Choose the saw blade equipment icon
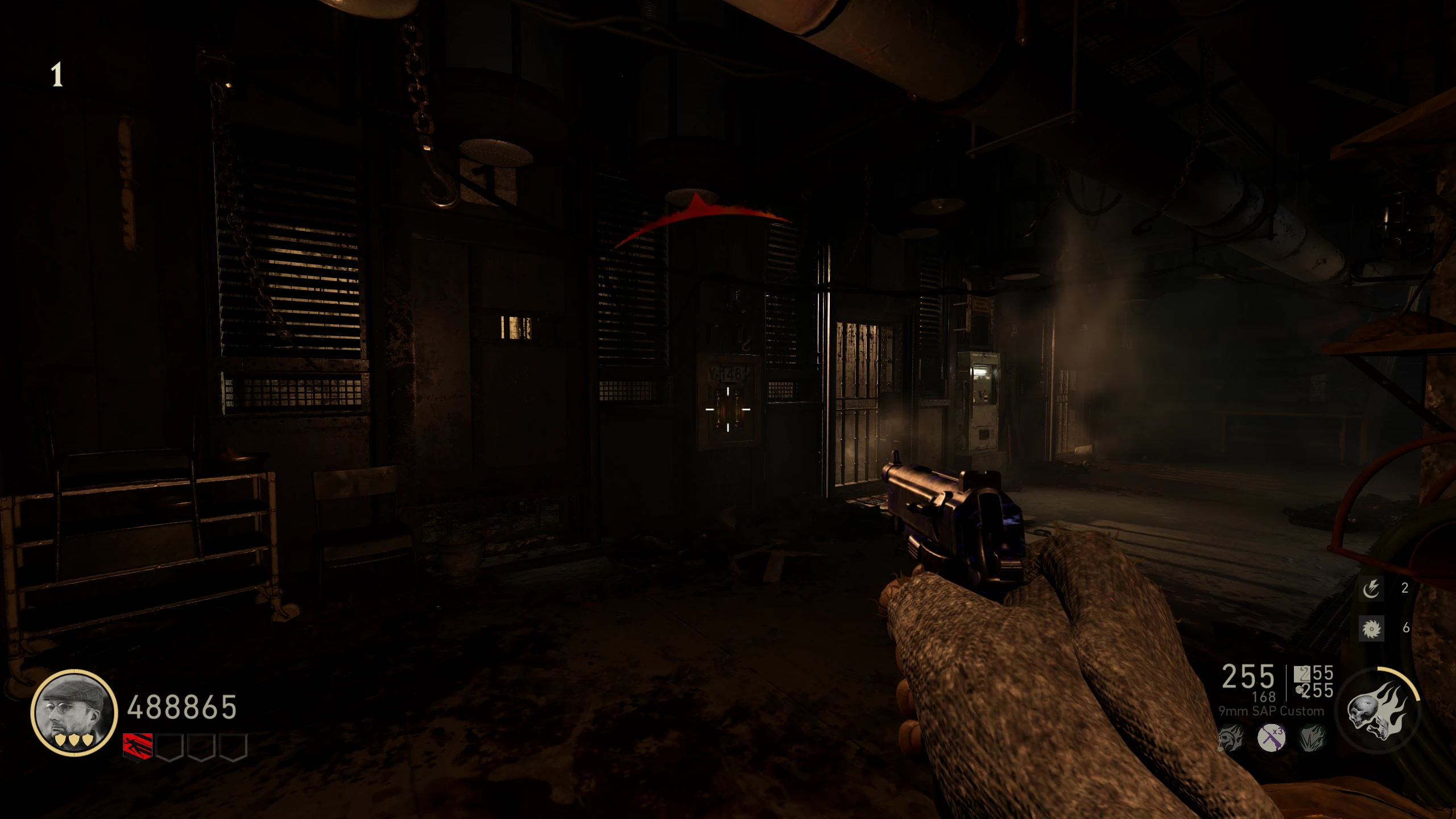Viewport: 1456px width, 819px height. tap(1371, 628)
